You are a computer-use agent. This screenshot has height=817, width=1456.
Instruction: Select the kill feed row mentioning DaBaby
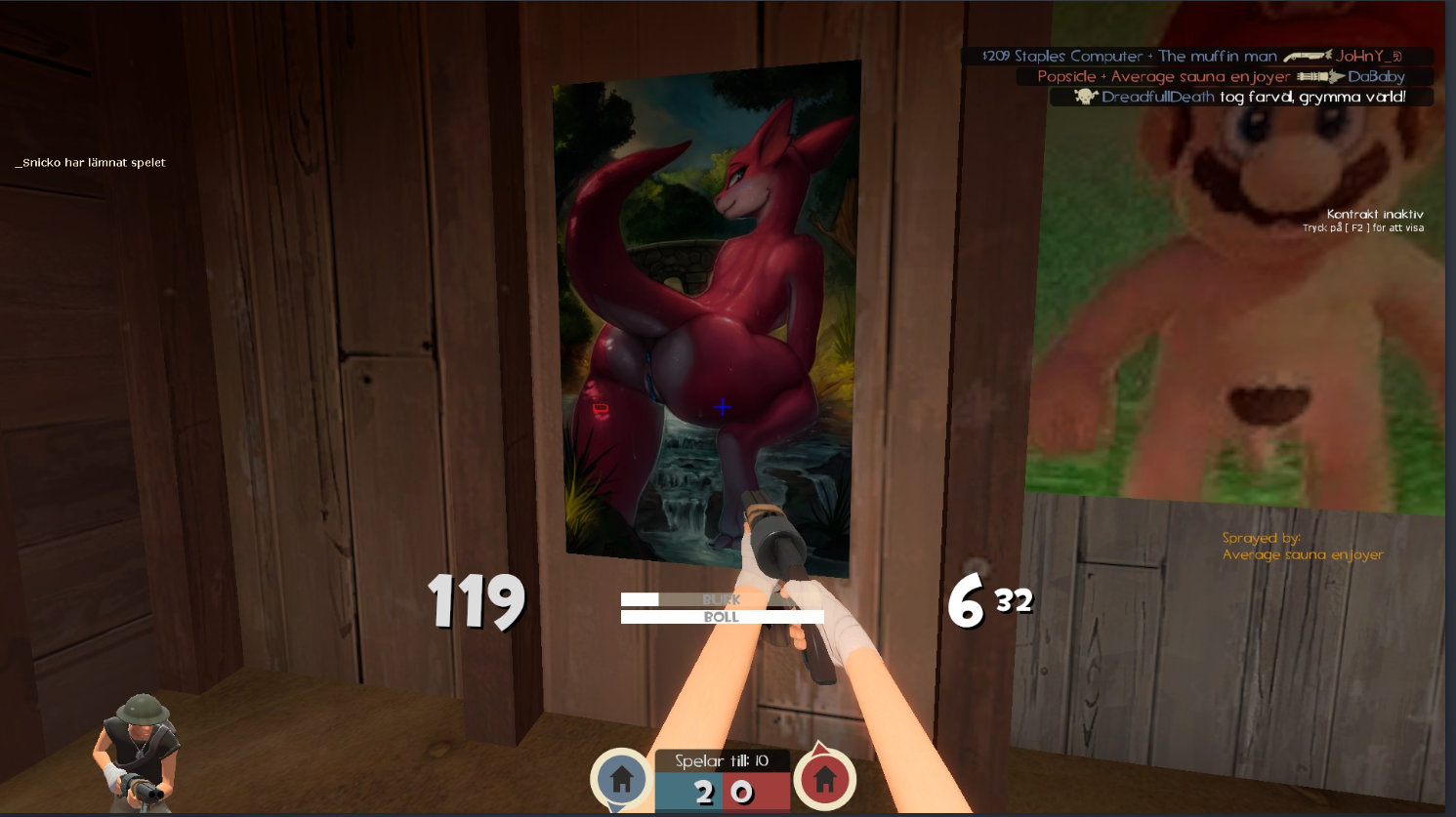(1225, 76)
